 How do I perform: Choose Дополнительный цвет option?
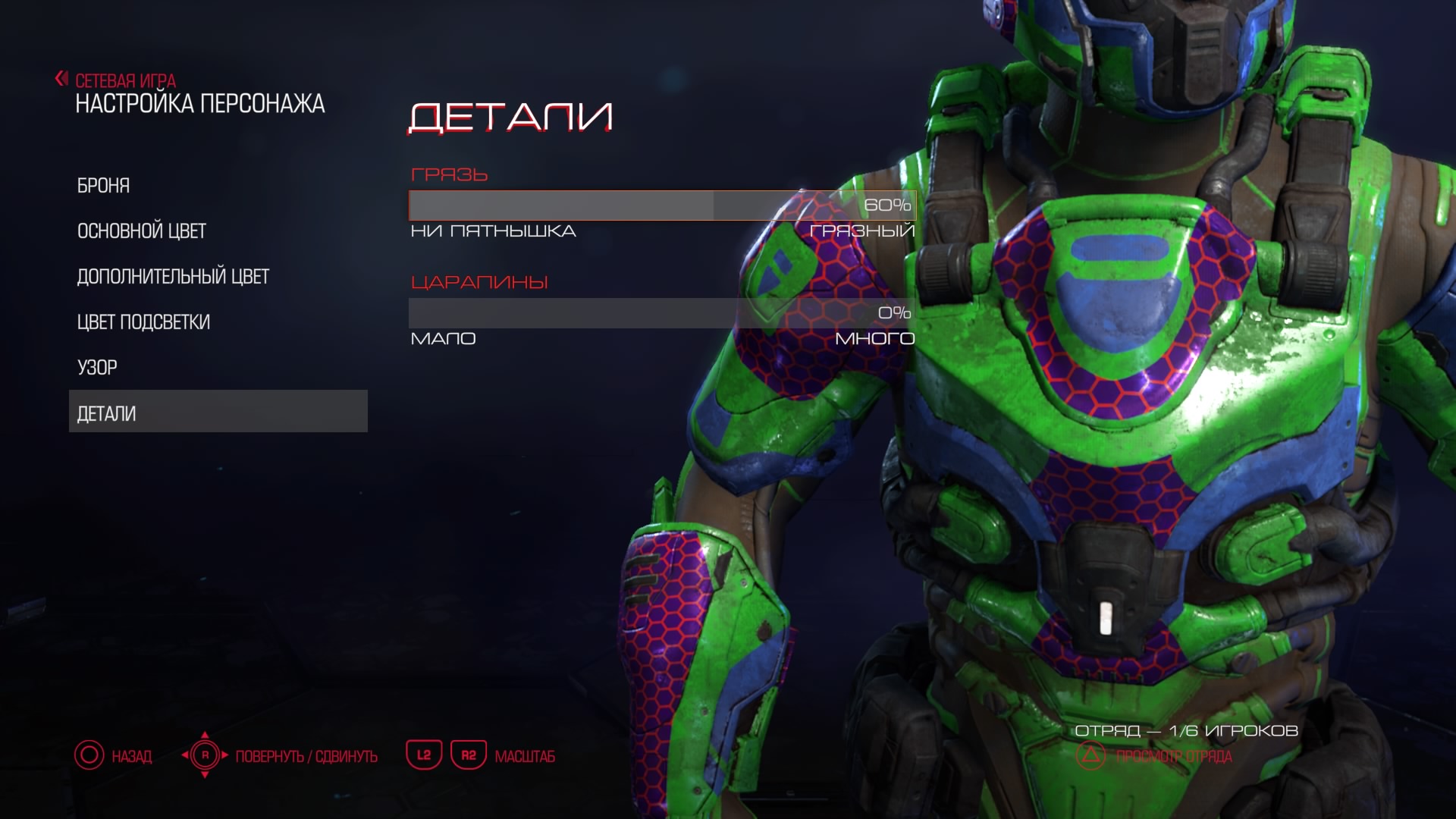pos(173,277)
